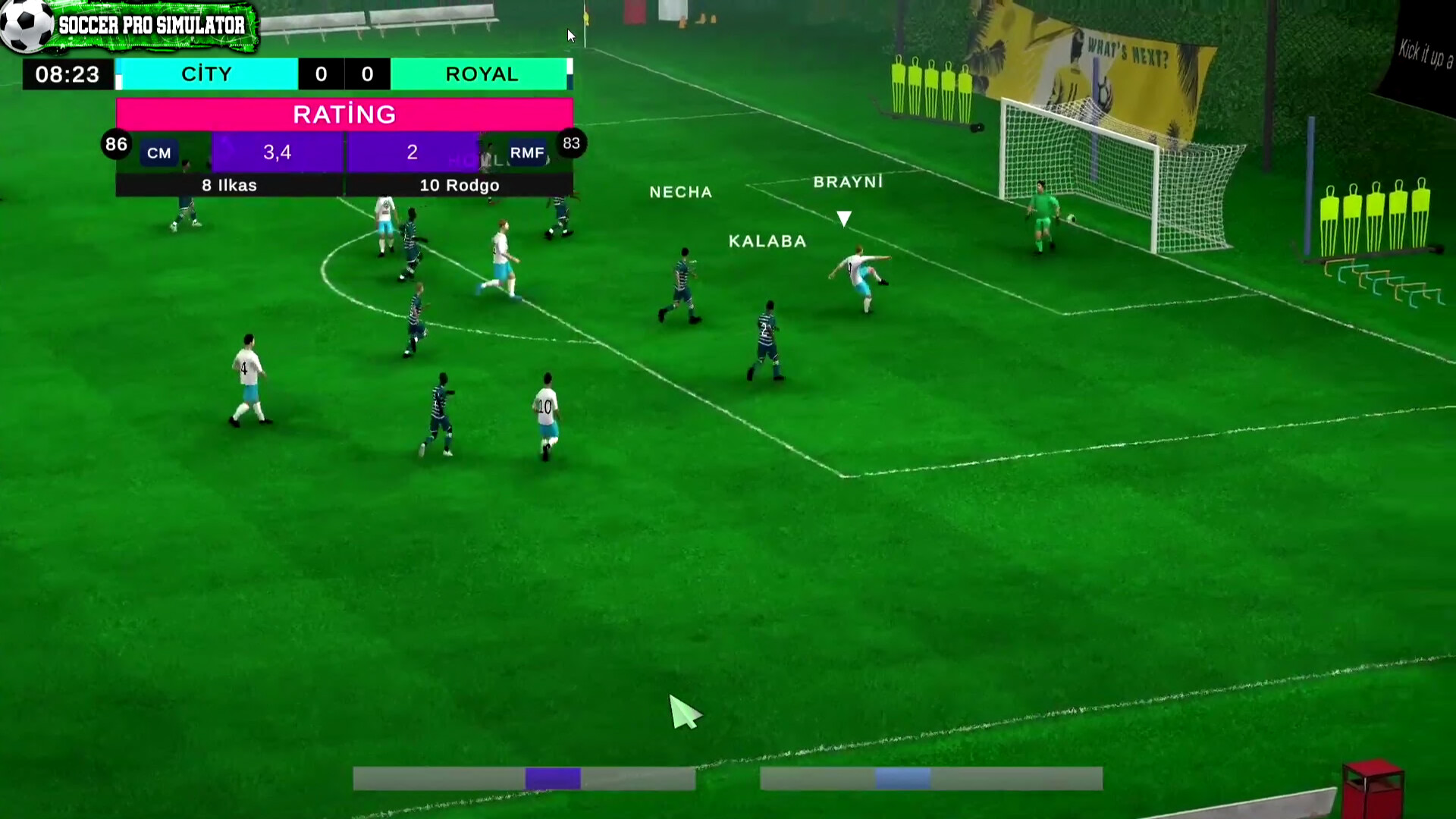Click the 86 rating circle

tap(115, 143)
